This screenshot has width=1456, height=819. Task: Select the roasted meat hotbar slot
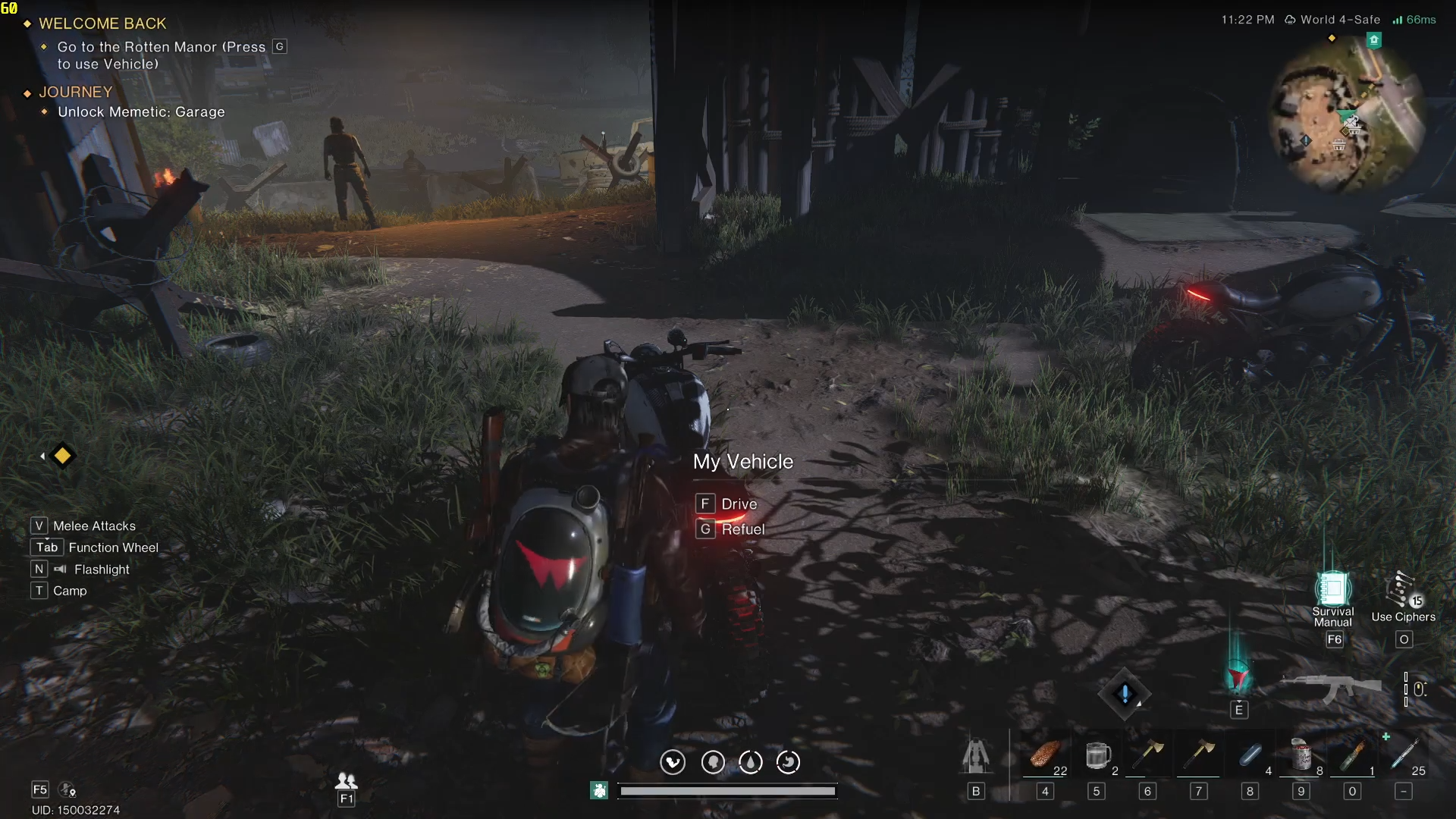[1045, 755]
